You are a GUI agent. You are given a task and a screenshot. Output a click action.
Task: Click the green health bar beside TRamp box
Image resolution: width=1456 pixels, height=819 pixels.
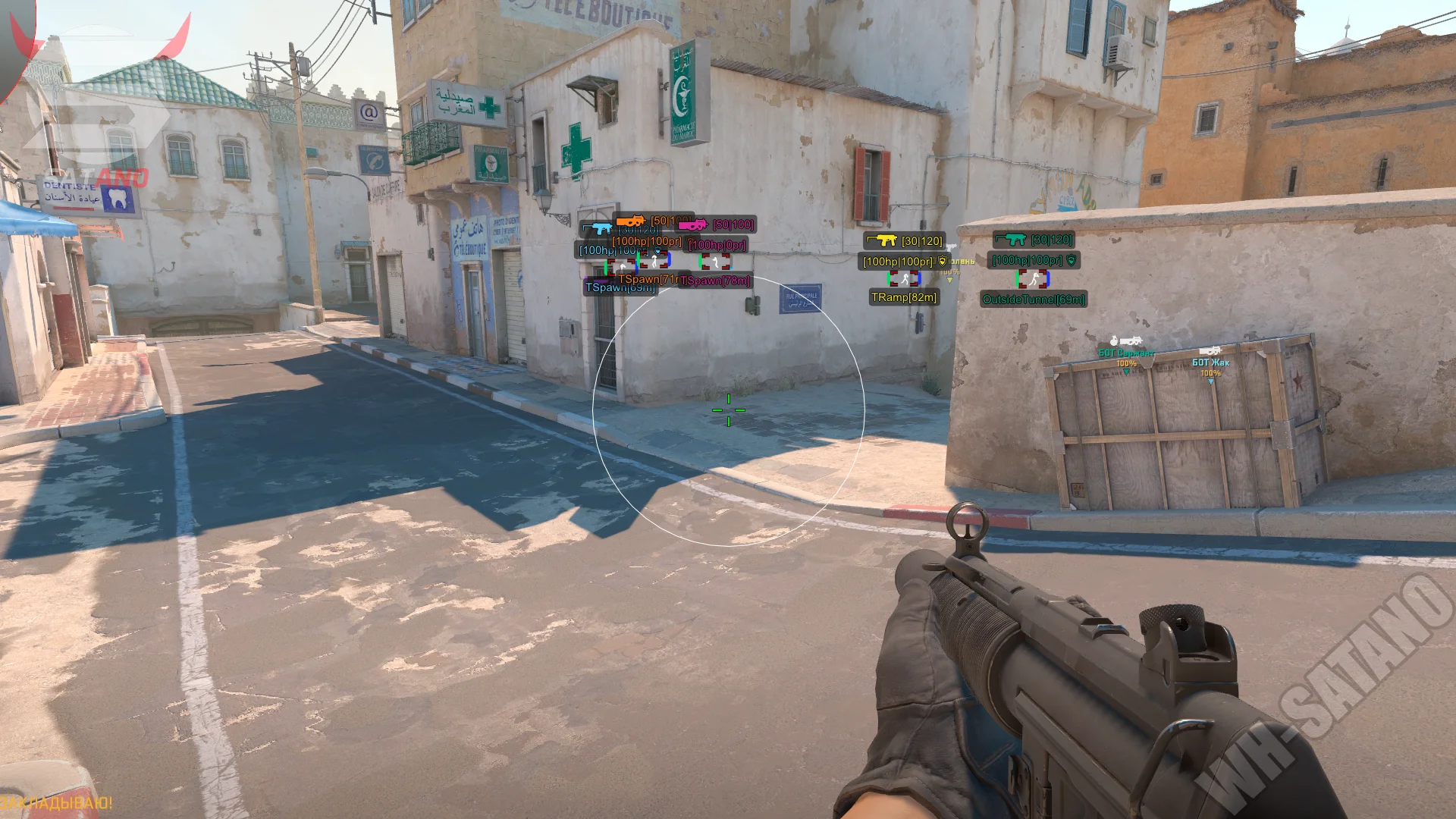(x=888, y=280)
